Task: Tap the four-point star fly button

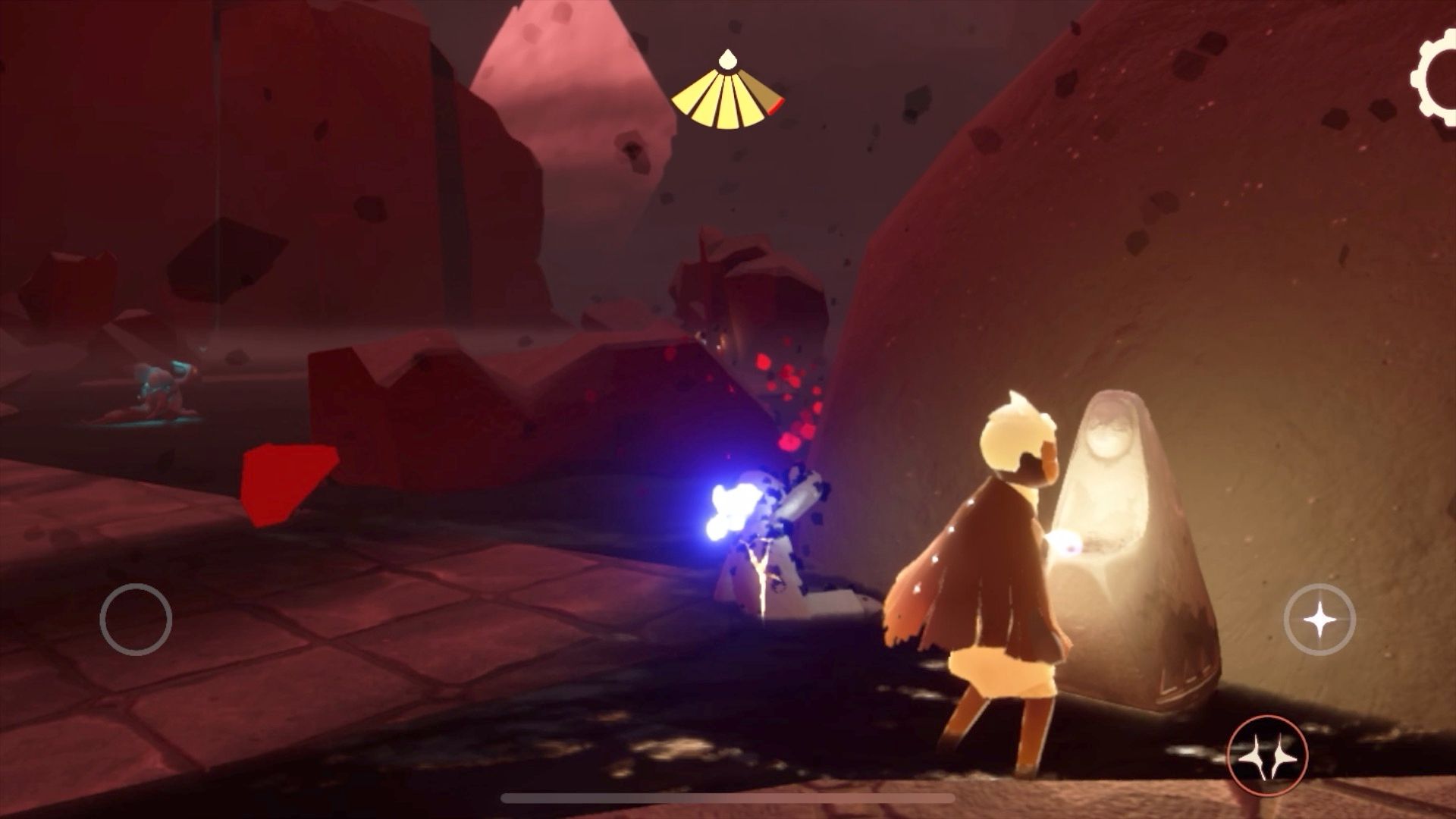Action: click(x=1319, y=620)
